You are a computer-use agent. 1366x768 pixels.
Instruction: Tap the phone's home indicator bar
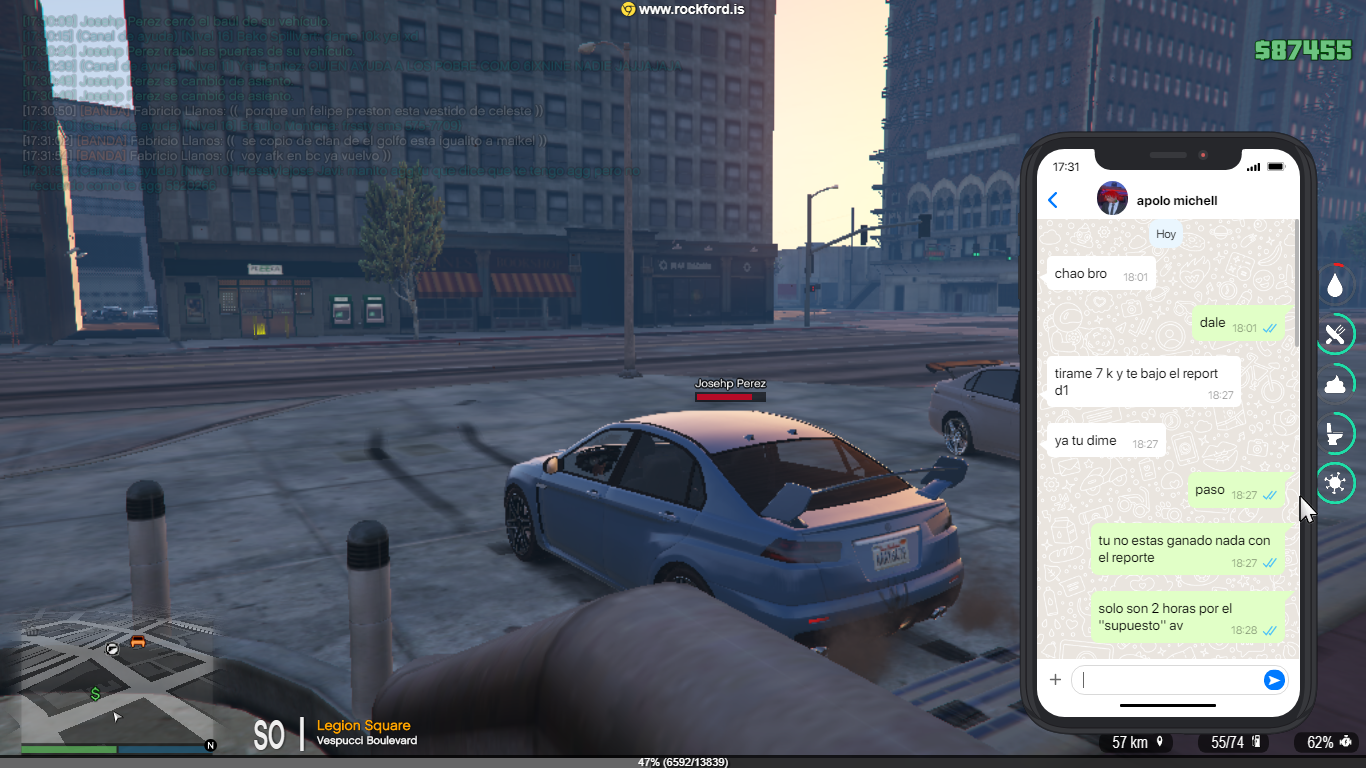coord(1167,705)
